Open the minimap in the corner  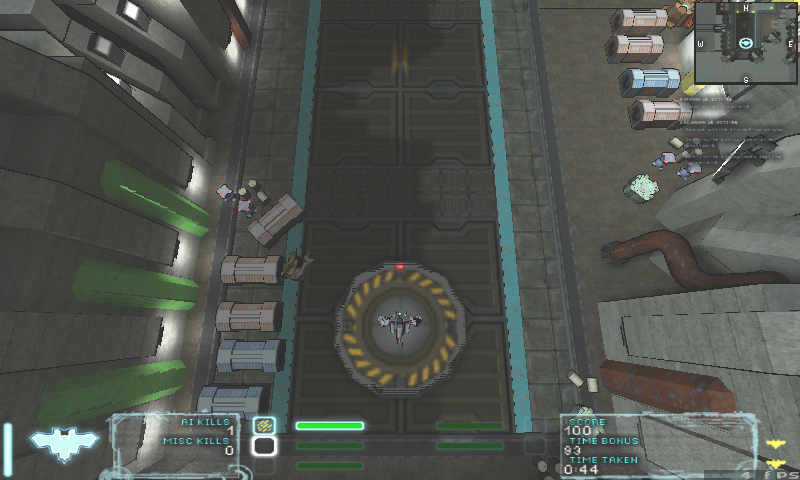coord(746,42)
